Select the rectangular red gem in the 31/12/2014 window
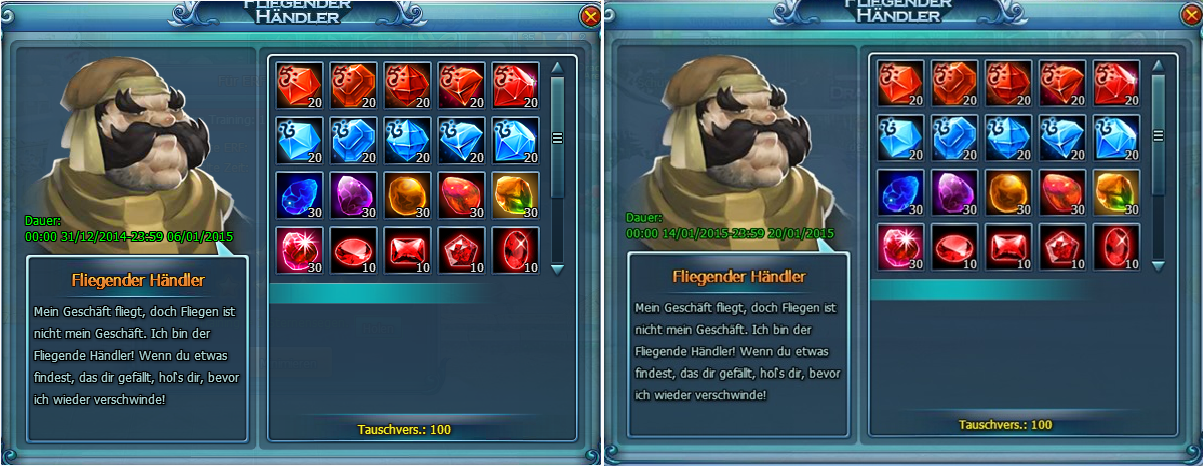This screenshot has height=466, width=1203. pos(407,250)
